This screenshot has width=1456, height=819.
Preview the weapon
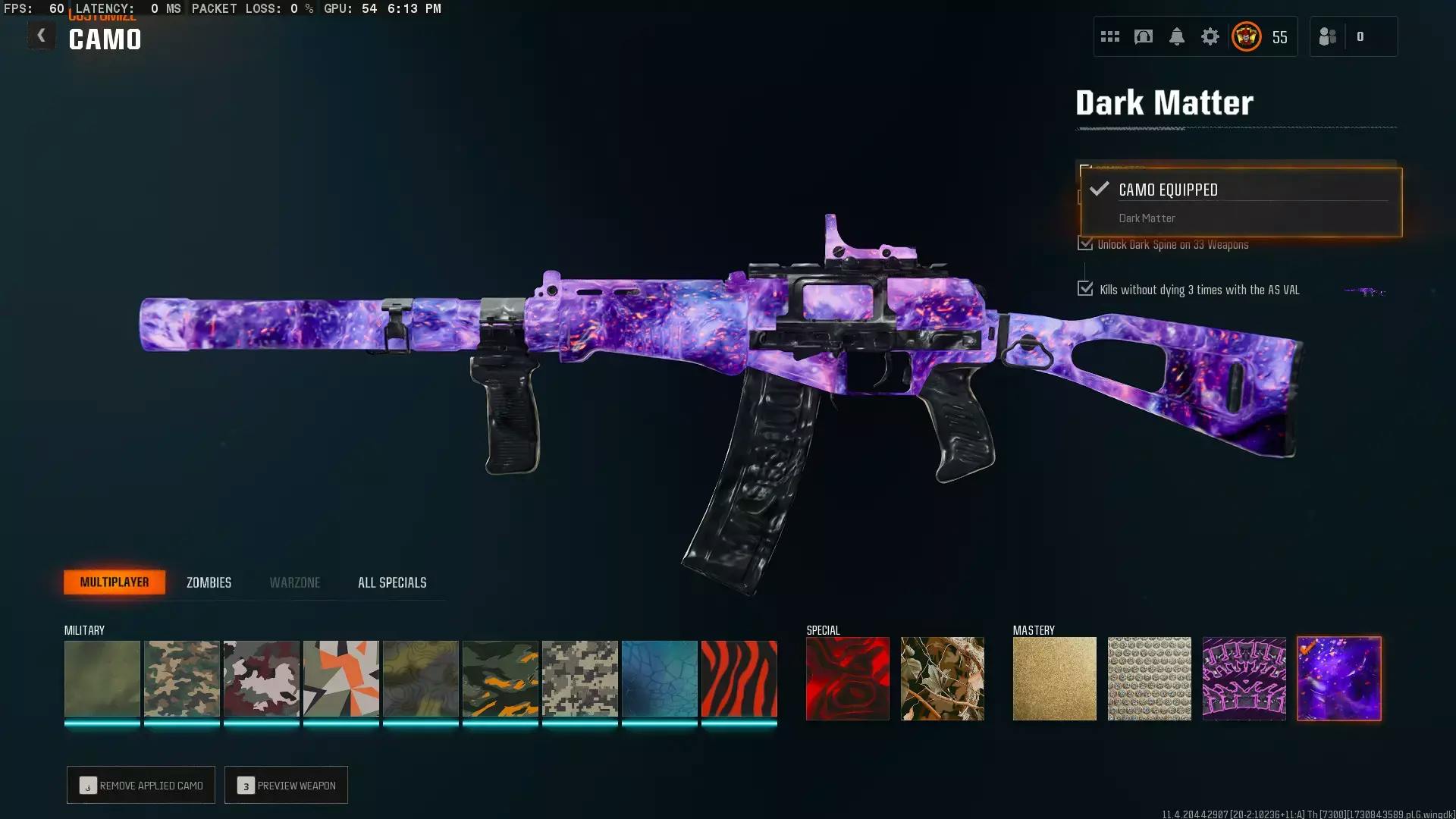tap(286, 785)
